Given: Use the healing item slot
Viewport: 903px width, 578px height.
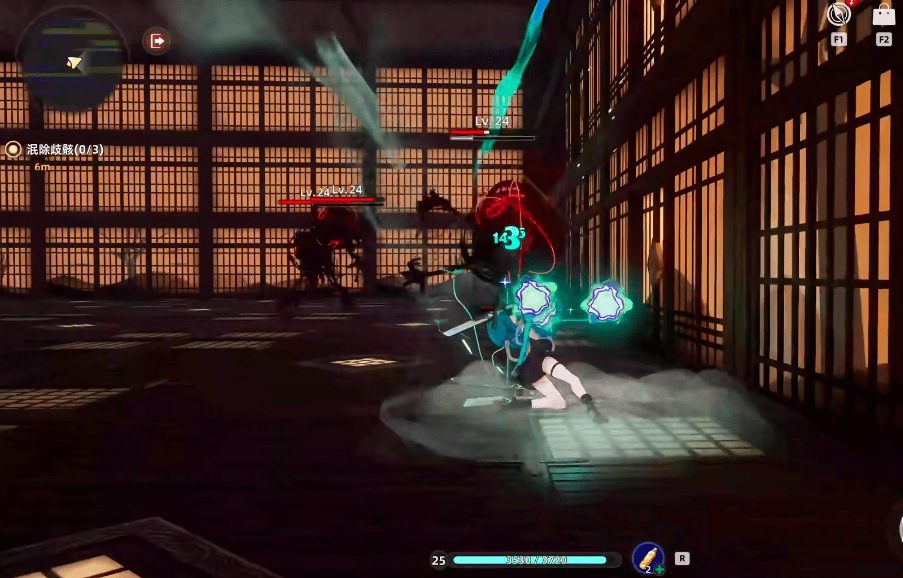Looking at the screenshot, I should [648, 558].
